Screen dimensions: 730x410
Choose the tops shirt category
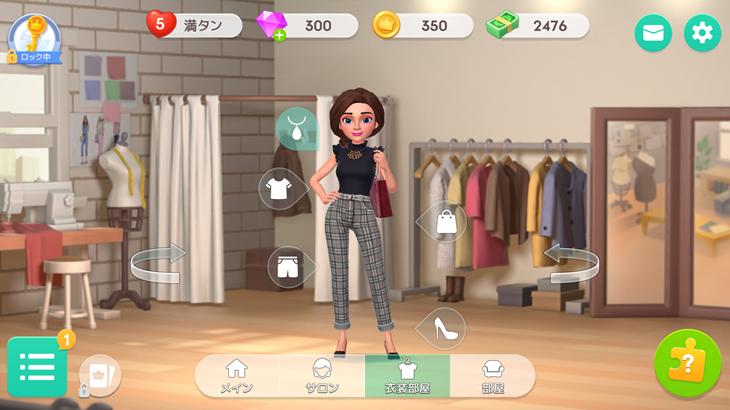coord(279,187)
